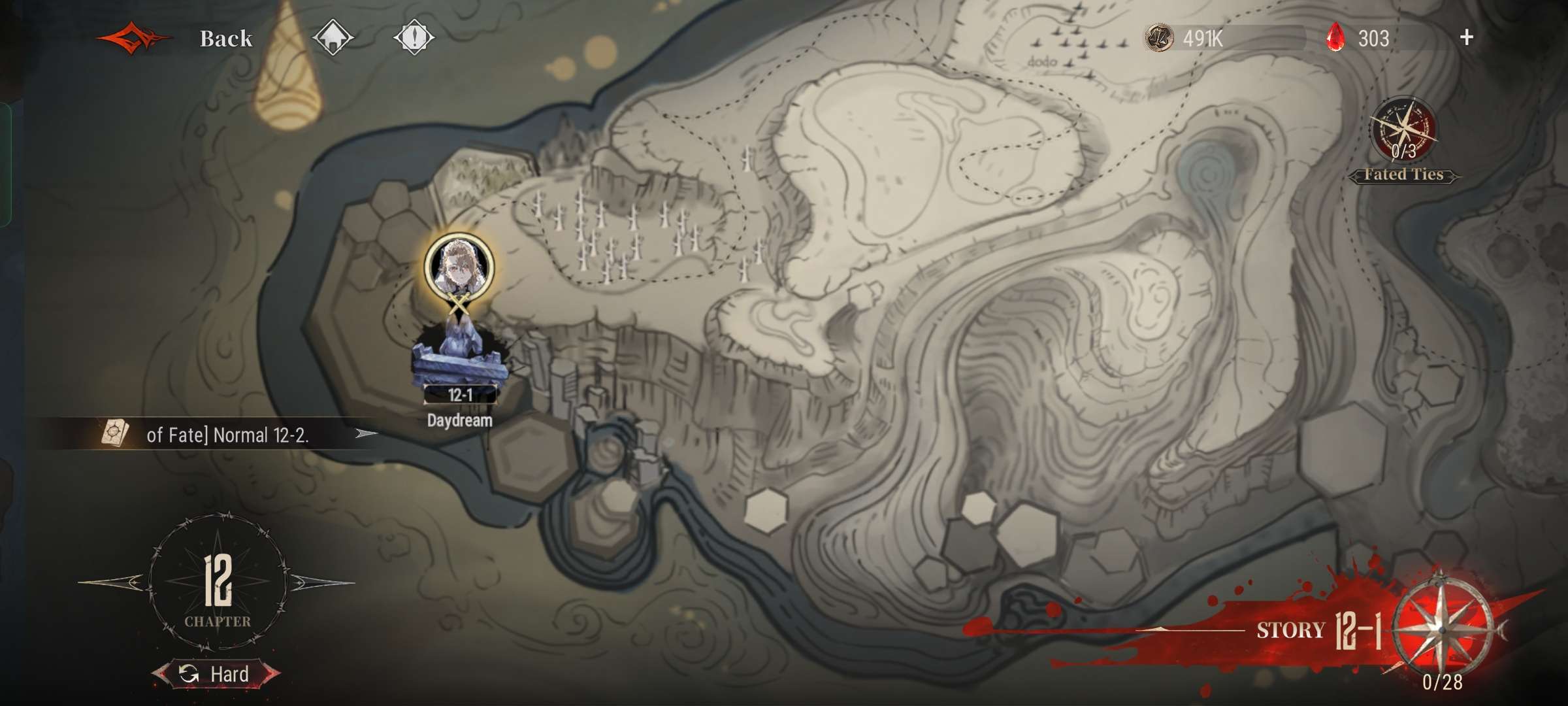1568x706 pixels.
Task: Open the exclamation mark info icon
Action: pos(414,38)
